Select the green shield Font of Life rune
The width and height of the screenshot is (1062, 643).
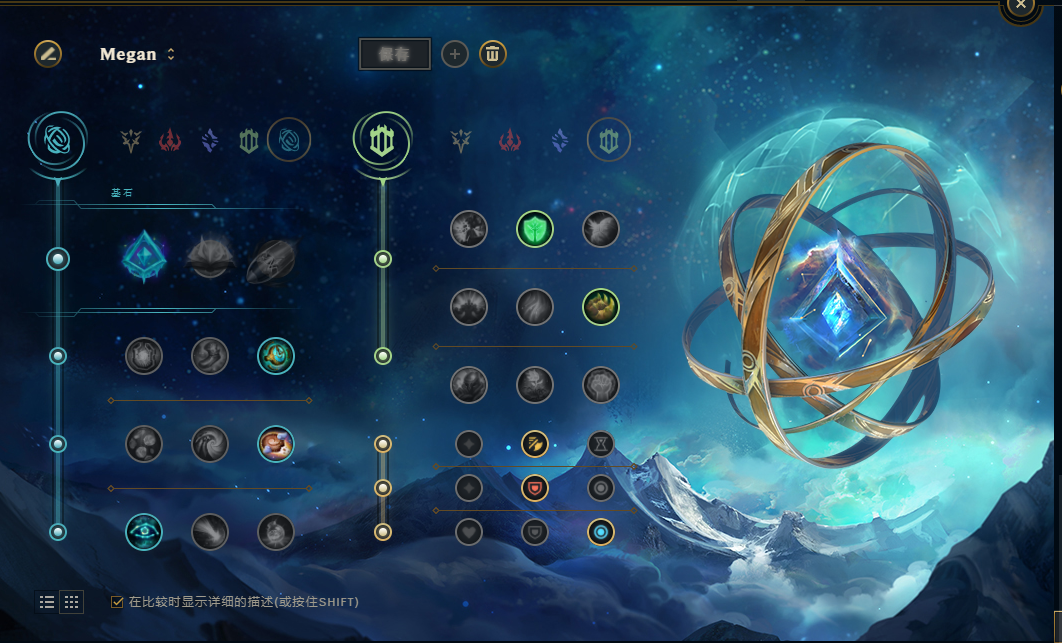[x=535, y=230]
